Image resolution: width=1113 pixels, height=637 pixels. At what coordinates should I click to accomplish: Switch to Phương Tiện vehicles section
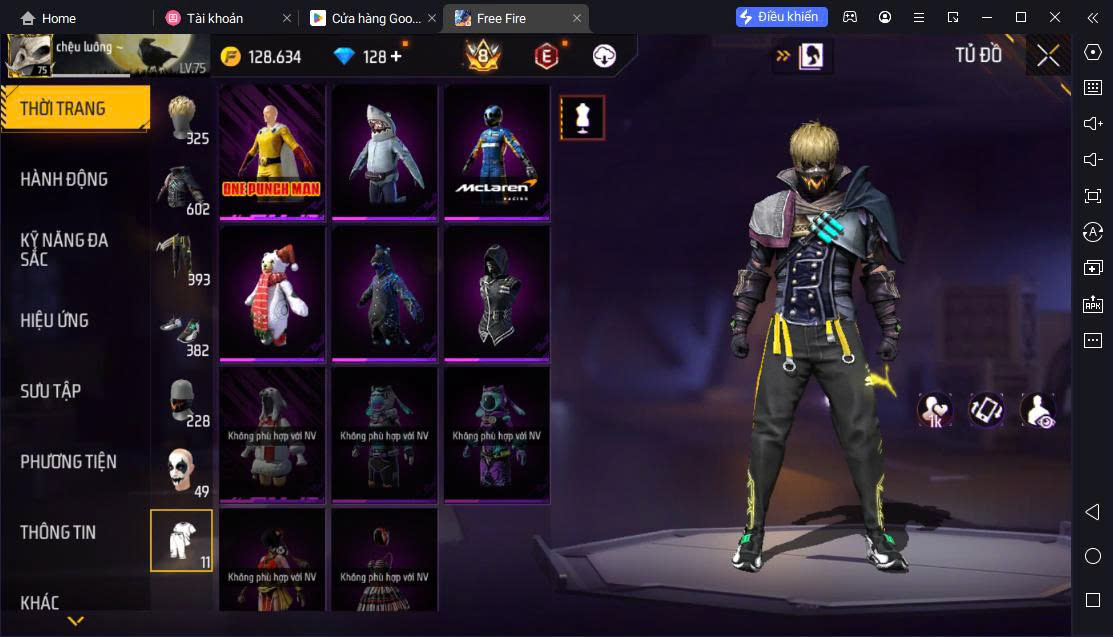[68, 462]
